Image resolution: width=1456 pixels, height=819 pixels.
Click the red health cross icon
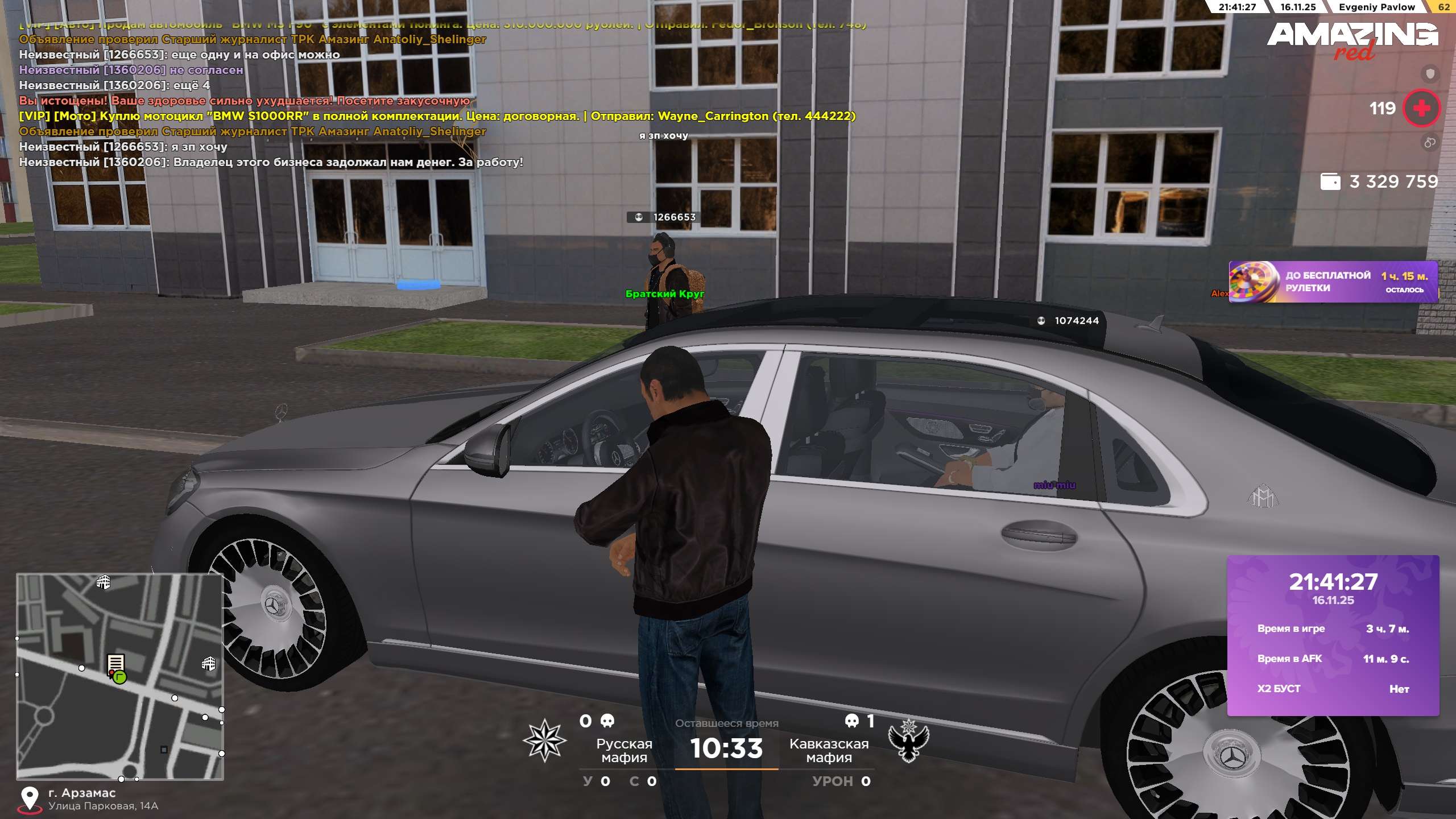[x=1421, y=108]
